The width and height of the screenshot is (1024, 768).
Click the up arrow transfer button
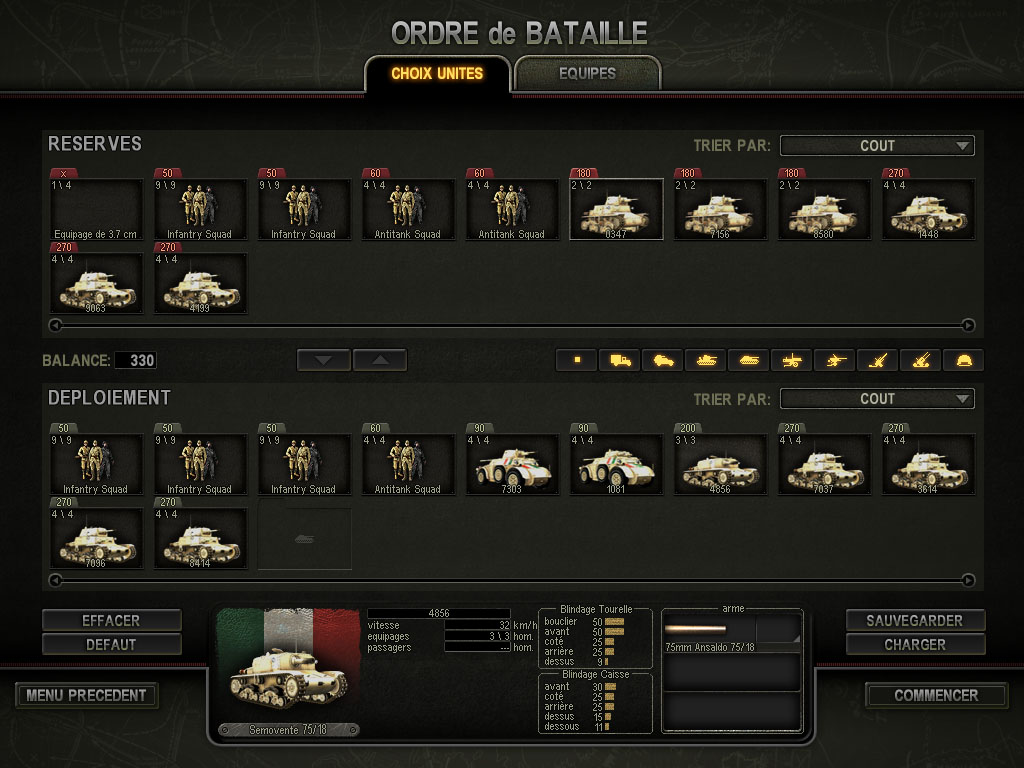380,360
